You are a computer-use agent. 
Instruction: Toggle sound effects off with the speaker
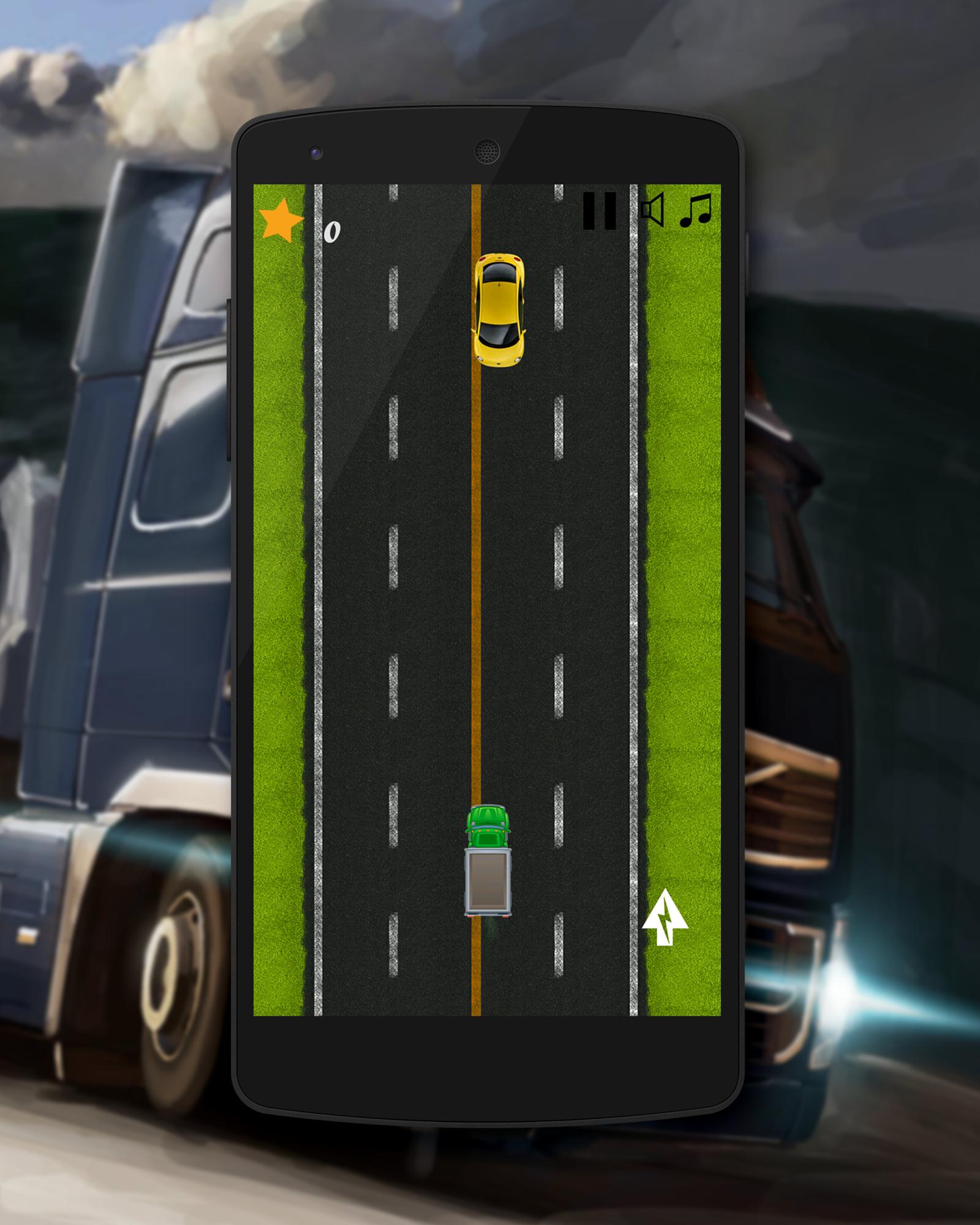point(653,210)
